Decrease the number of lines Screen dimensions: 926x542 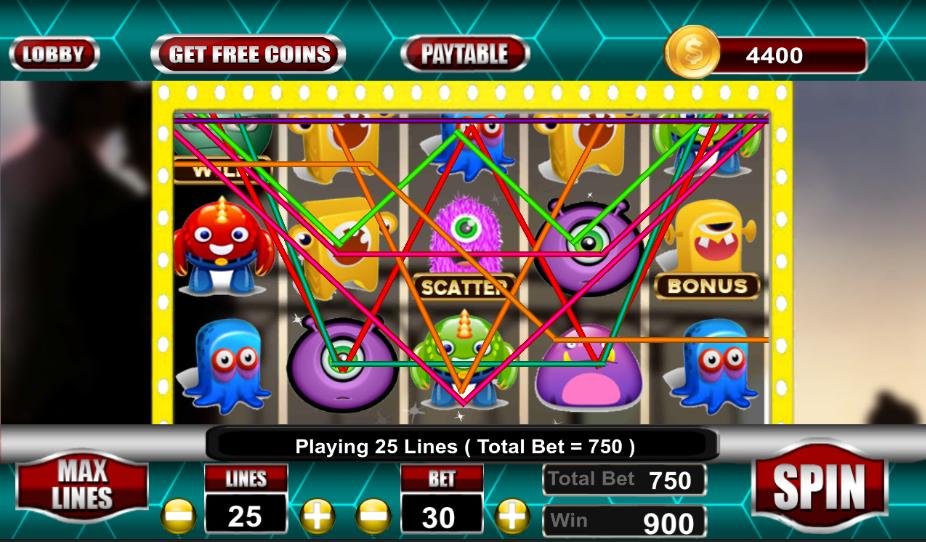click(178, 516)
